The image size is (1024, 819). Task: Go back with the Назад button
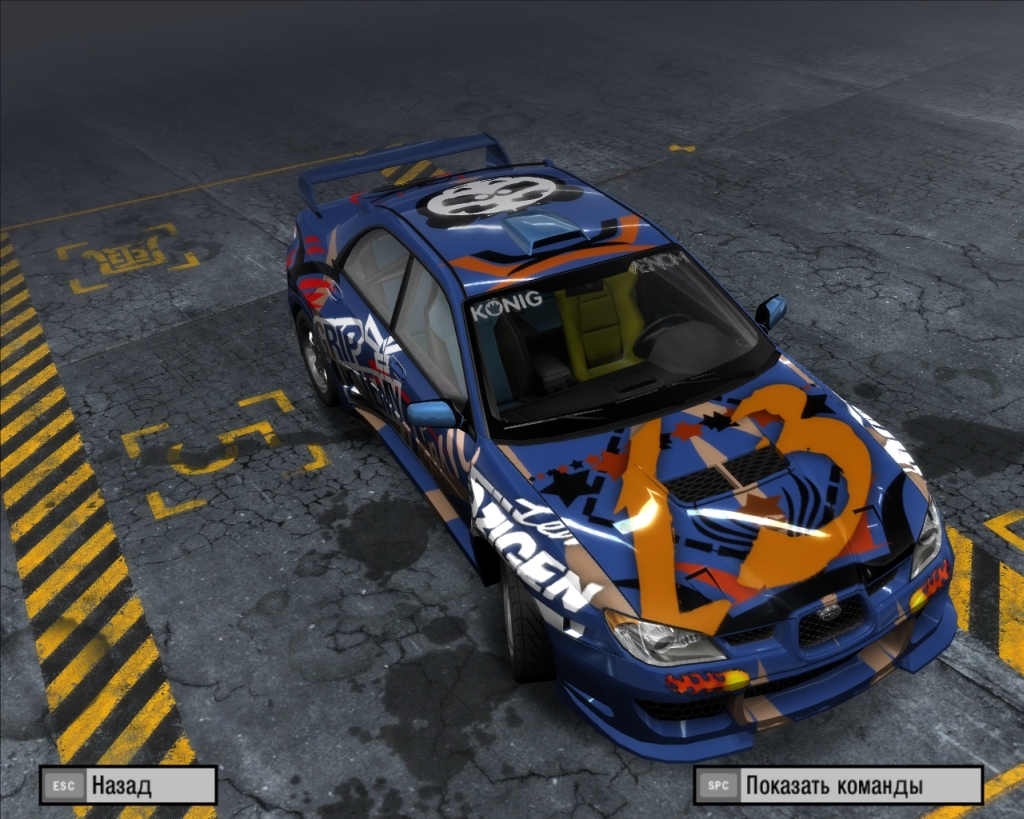(128, 785)
